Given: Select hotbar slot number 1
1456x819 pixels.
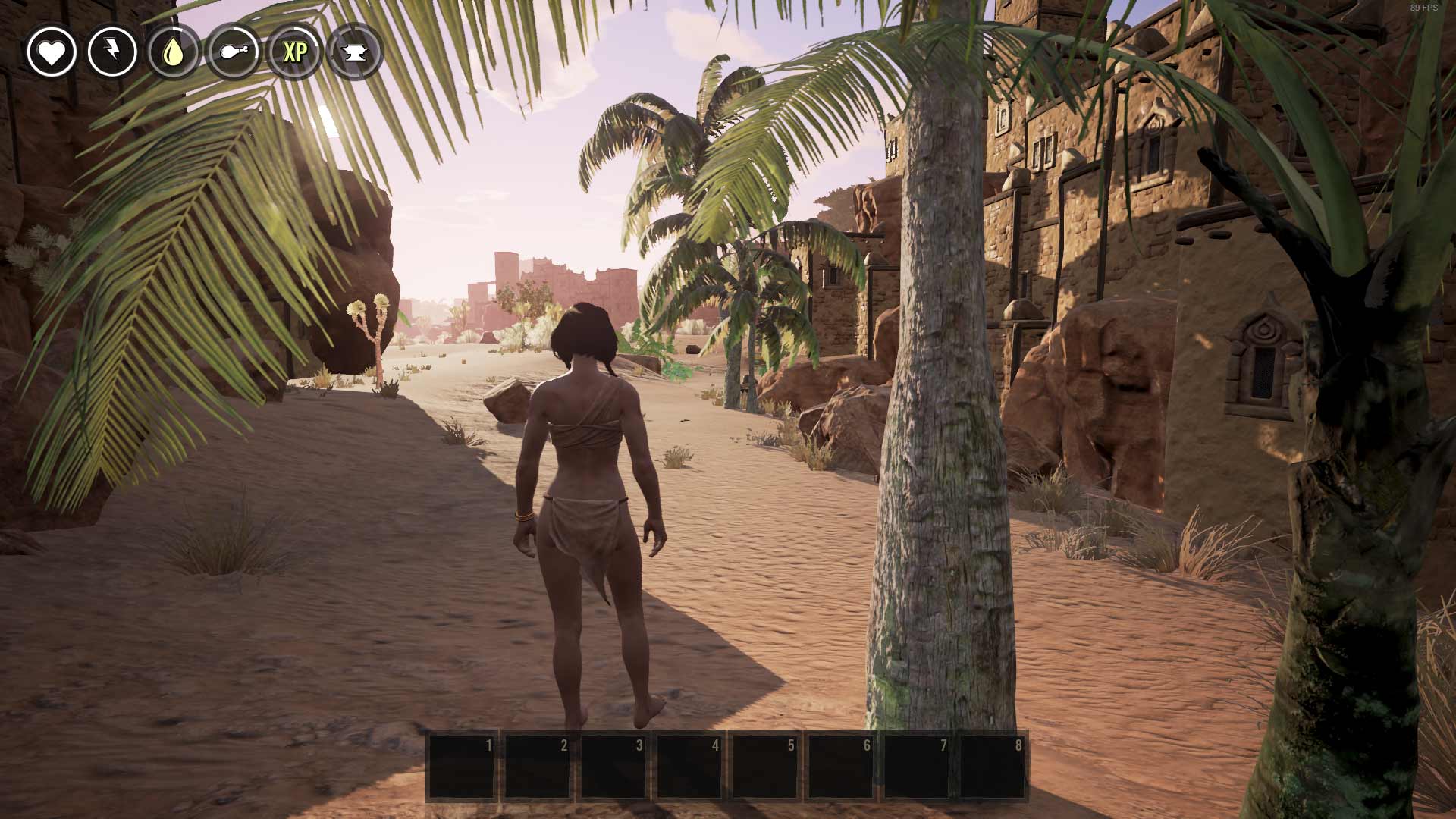Looking at the screenshot, I should coord(462,766).
